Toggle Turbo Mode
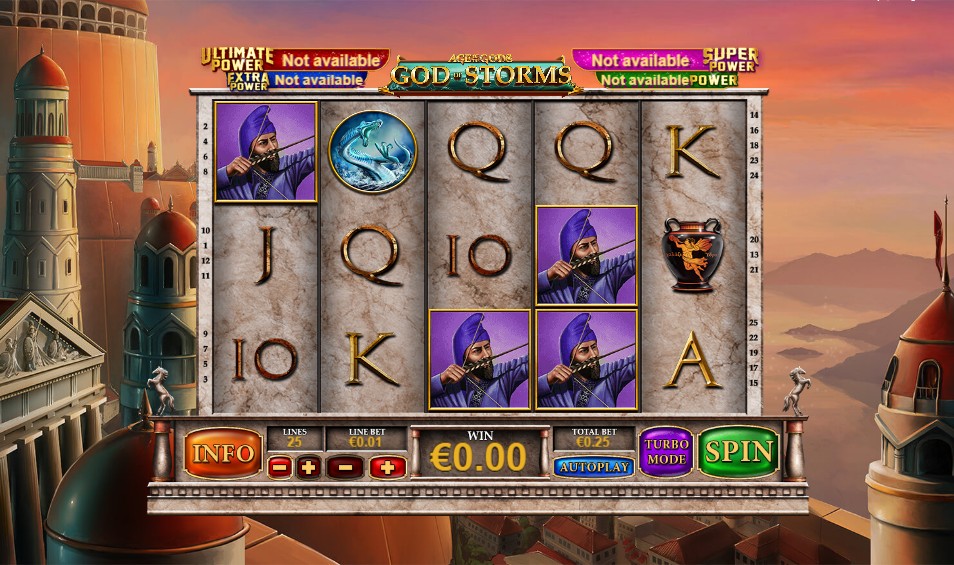954x565 pixels. coord(665,452)
